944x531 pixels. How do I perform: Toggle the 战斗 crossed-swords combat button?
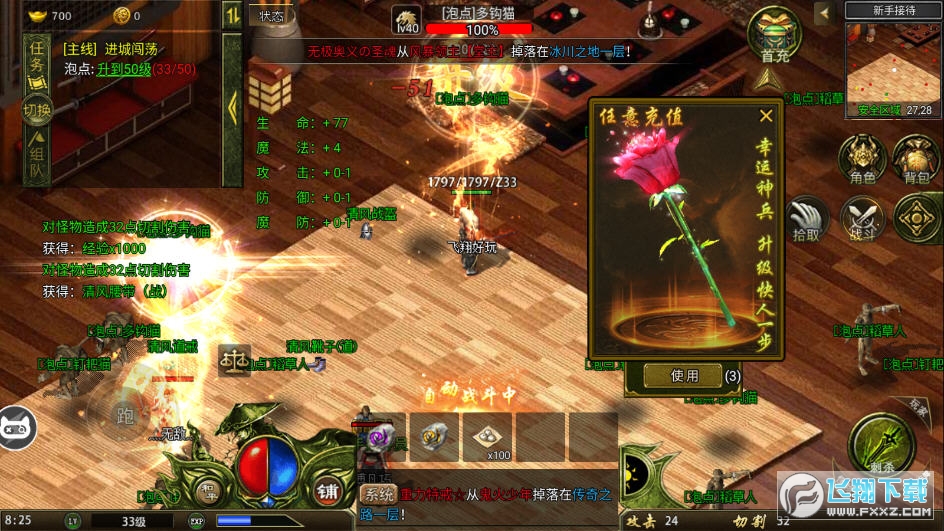861,217
